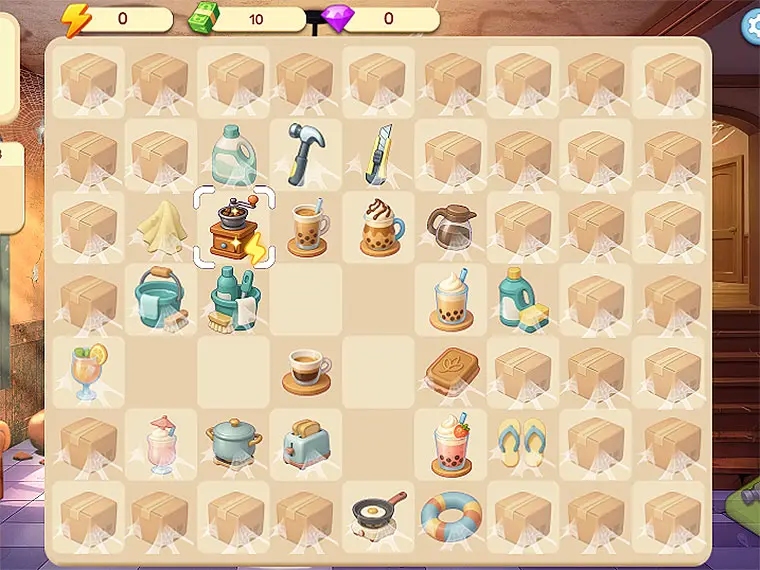The width and height of the screenshot is (760, 570).
Task: Choose the espresso cup on coaster
Action: coord(305,371)
